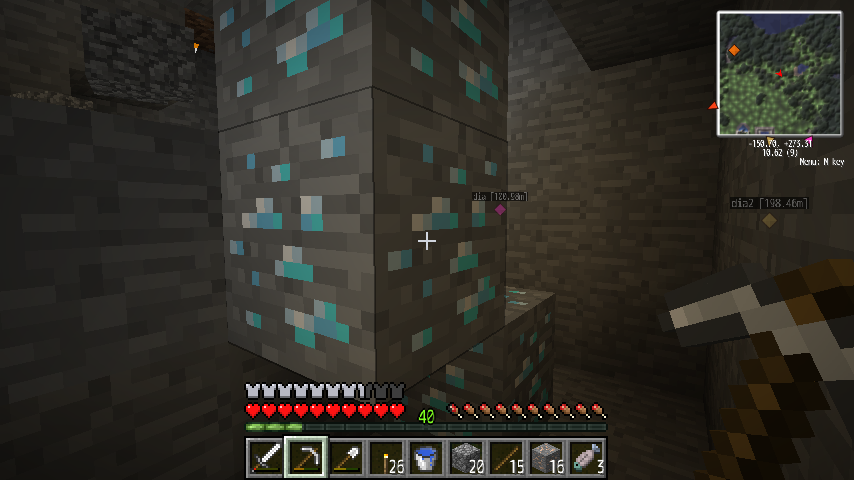Choose the stack of 16 ore blocks

tap(545, 458)
